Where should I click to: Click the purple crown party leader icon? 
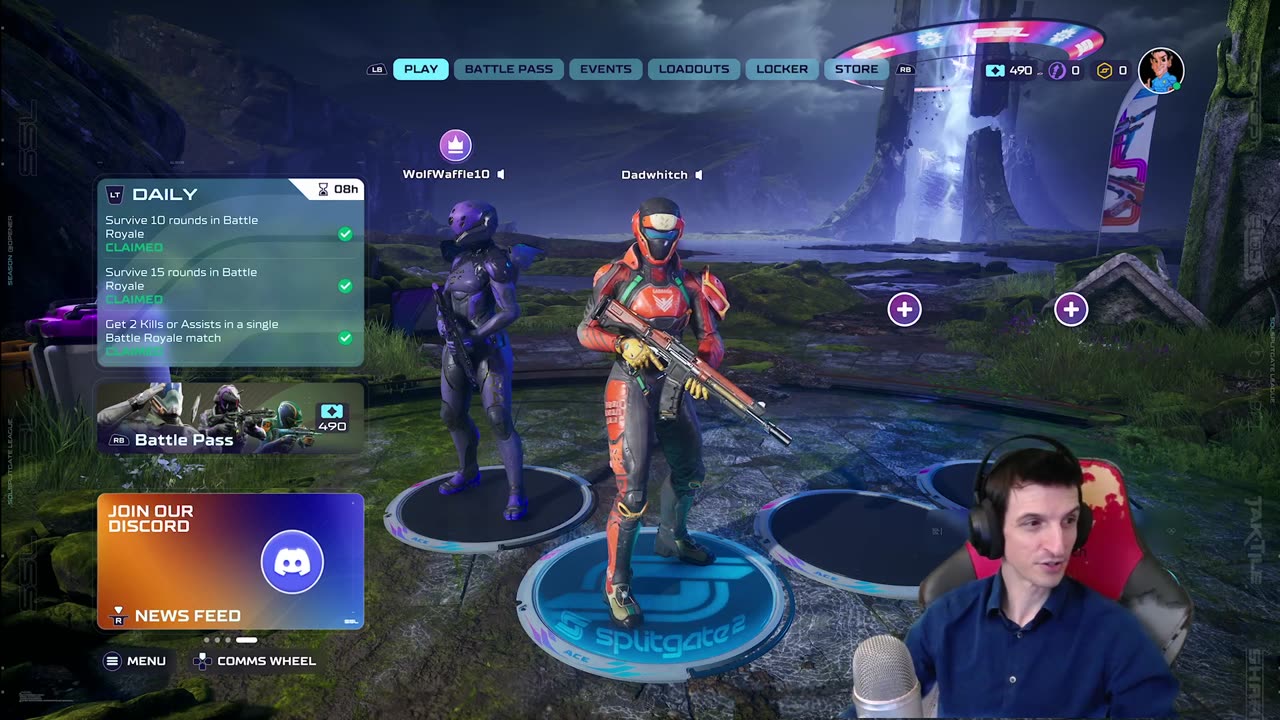click(x=455, y=145)
